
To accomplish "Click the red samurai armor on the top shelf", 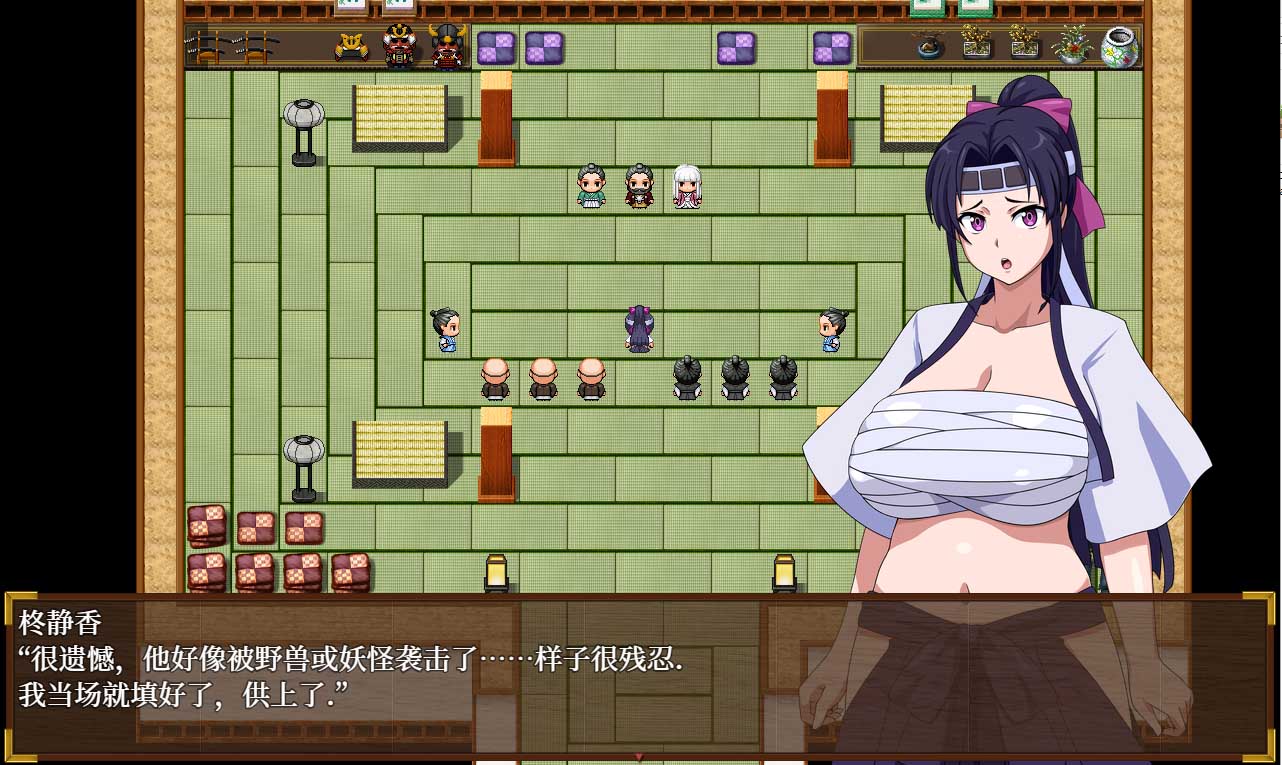I will click(x=399, y=43).
